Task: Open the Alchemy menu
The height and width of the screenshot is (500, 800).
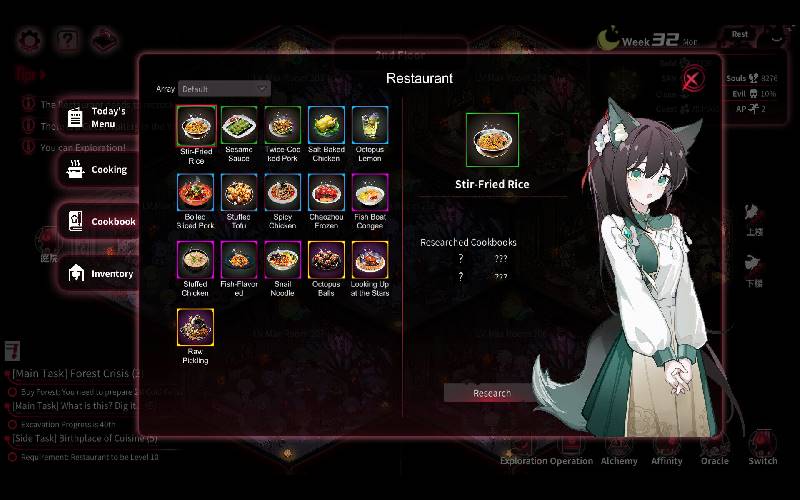Action: coord(619,449)
